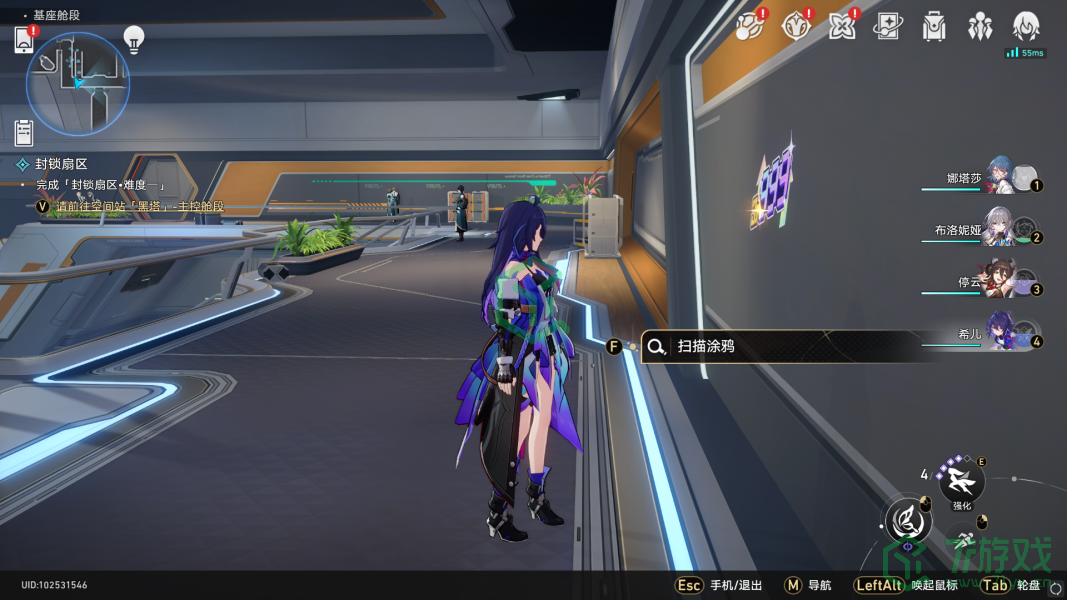This screenshot has height=600, width=1067.
Task: Open the backpack inventory
Action: tap(934, 27)
